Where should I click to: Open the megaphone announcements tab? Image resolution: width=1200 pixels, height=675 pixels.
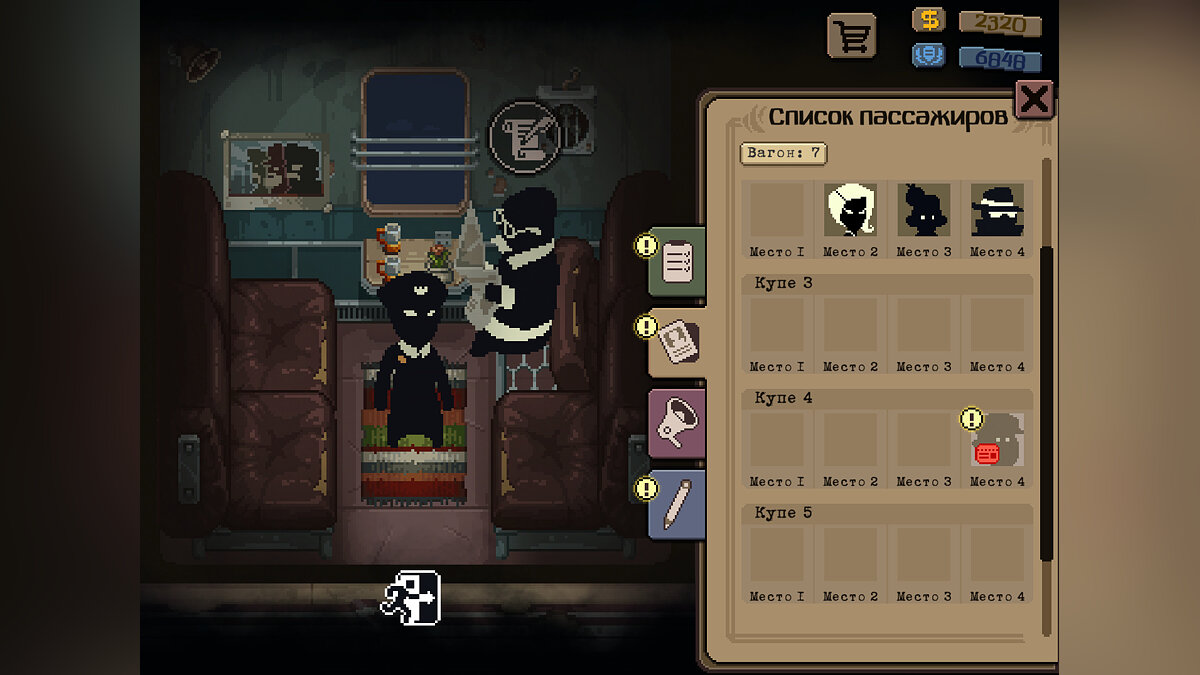(677, 425)
